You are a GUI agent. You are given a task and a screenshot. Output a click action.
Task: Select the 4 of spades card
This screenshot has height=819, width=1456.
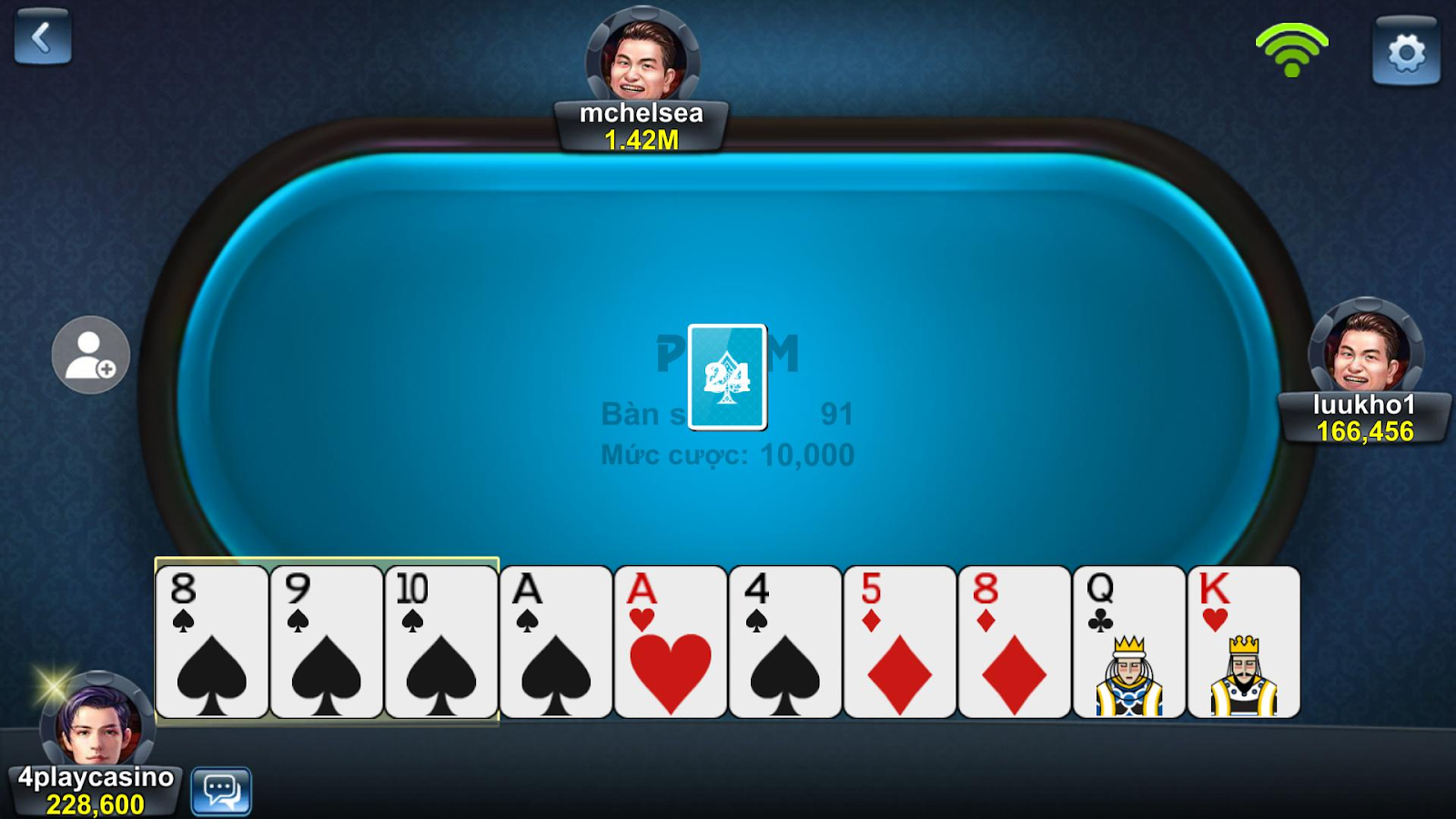click(785, 642)
